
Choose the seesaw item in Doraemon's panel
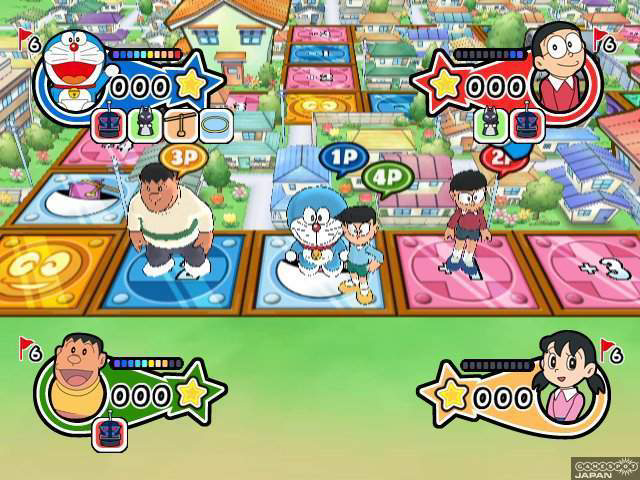click(179, 125)
